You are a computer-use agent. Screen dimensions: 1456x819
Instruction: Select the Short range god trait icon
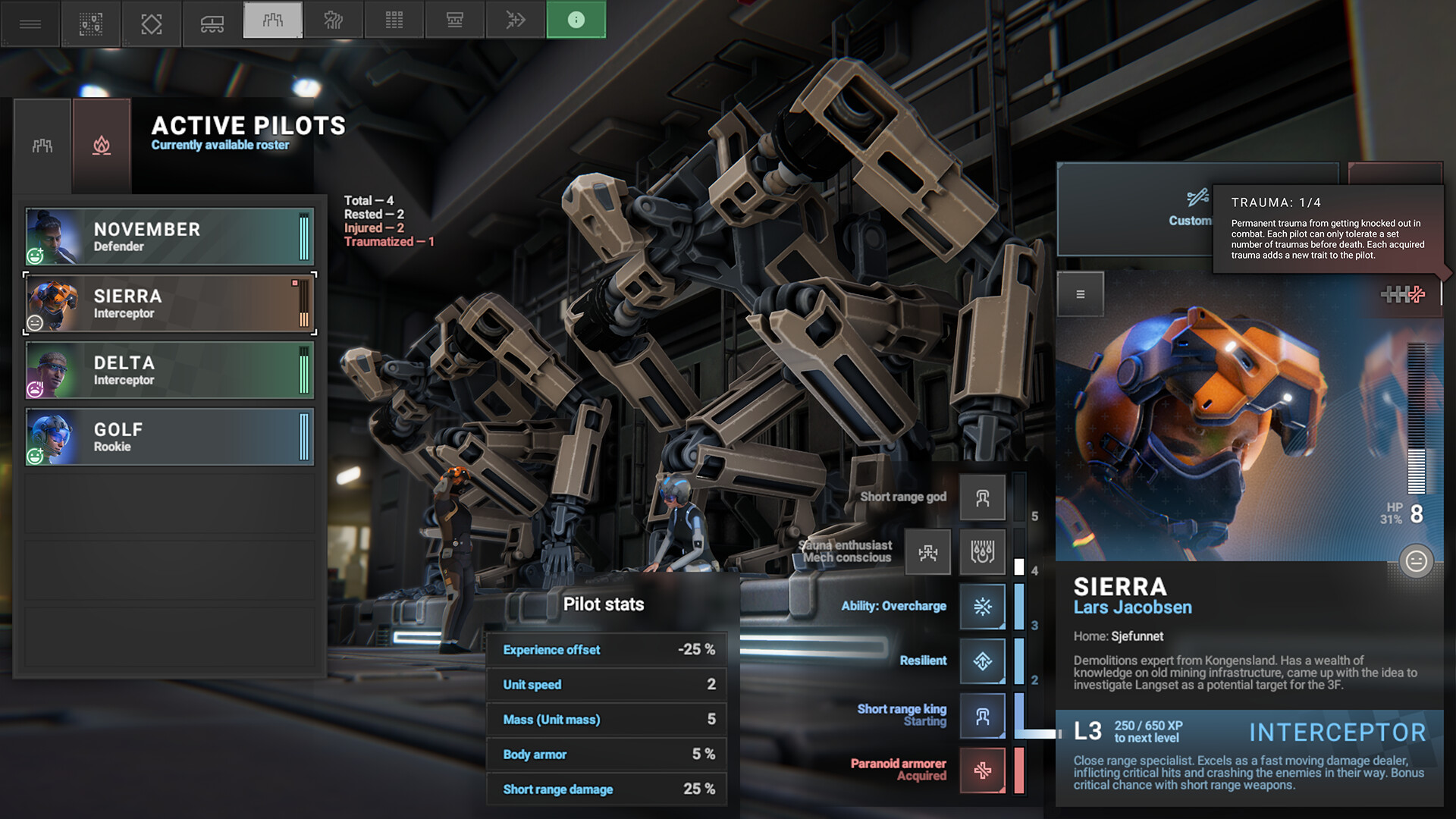pos(982,497)
